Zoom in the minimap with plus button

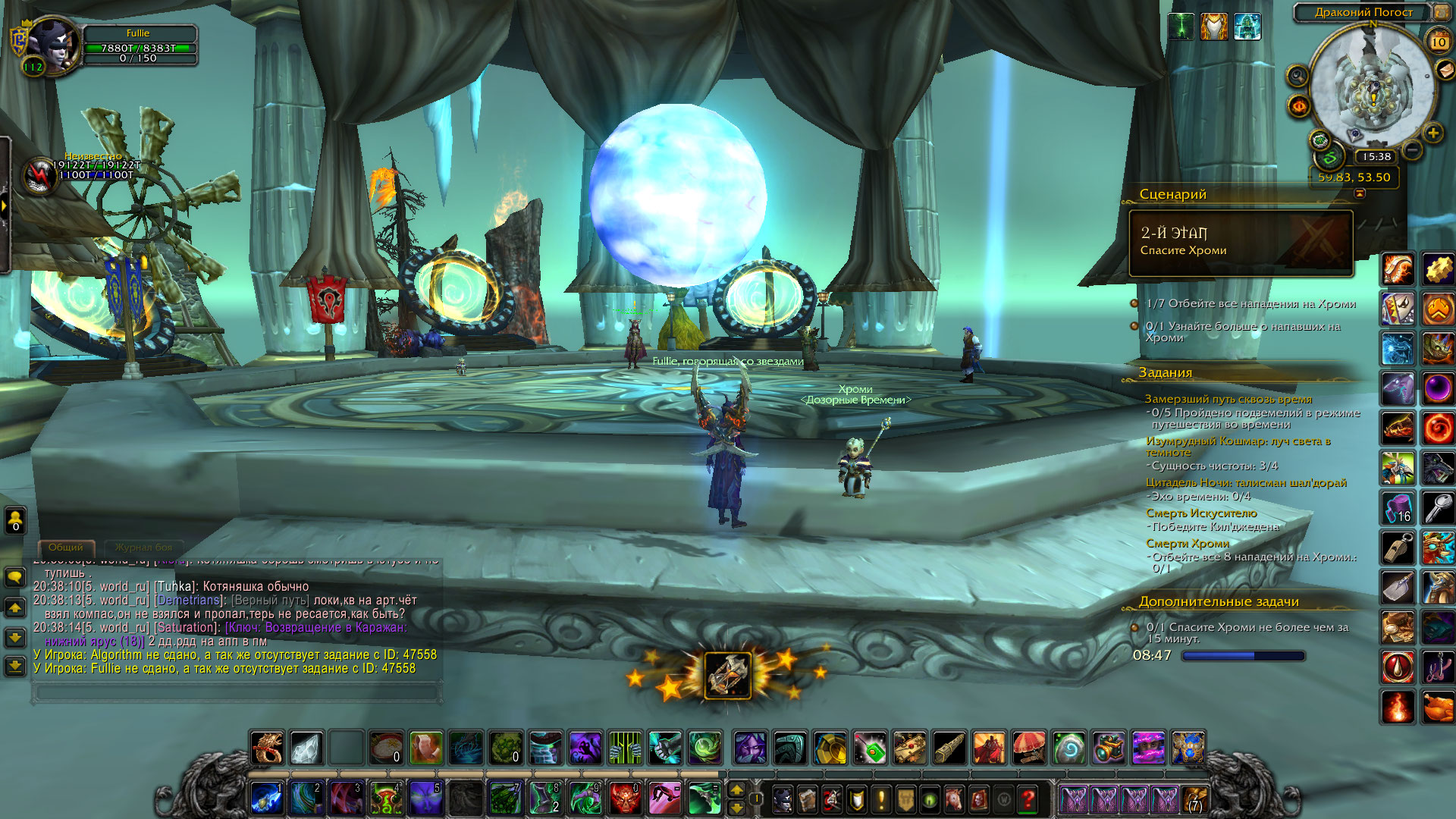click(x=1432, y=133)
